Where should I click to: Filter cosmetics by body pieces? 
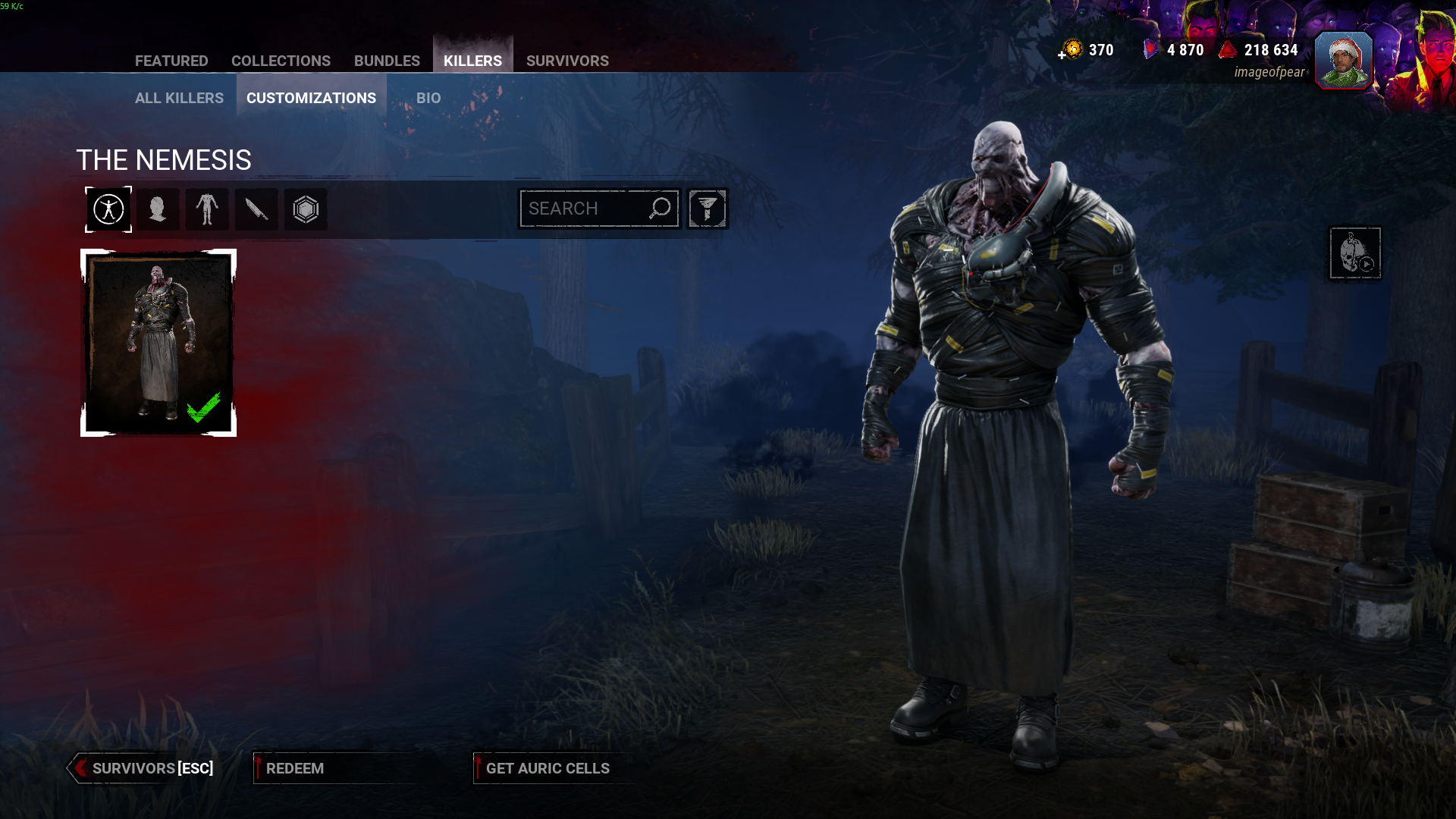click(x=207, y=209)
